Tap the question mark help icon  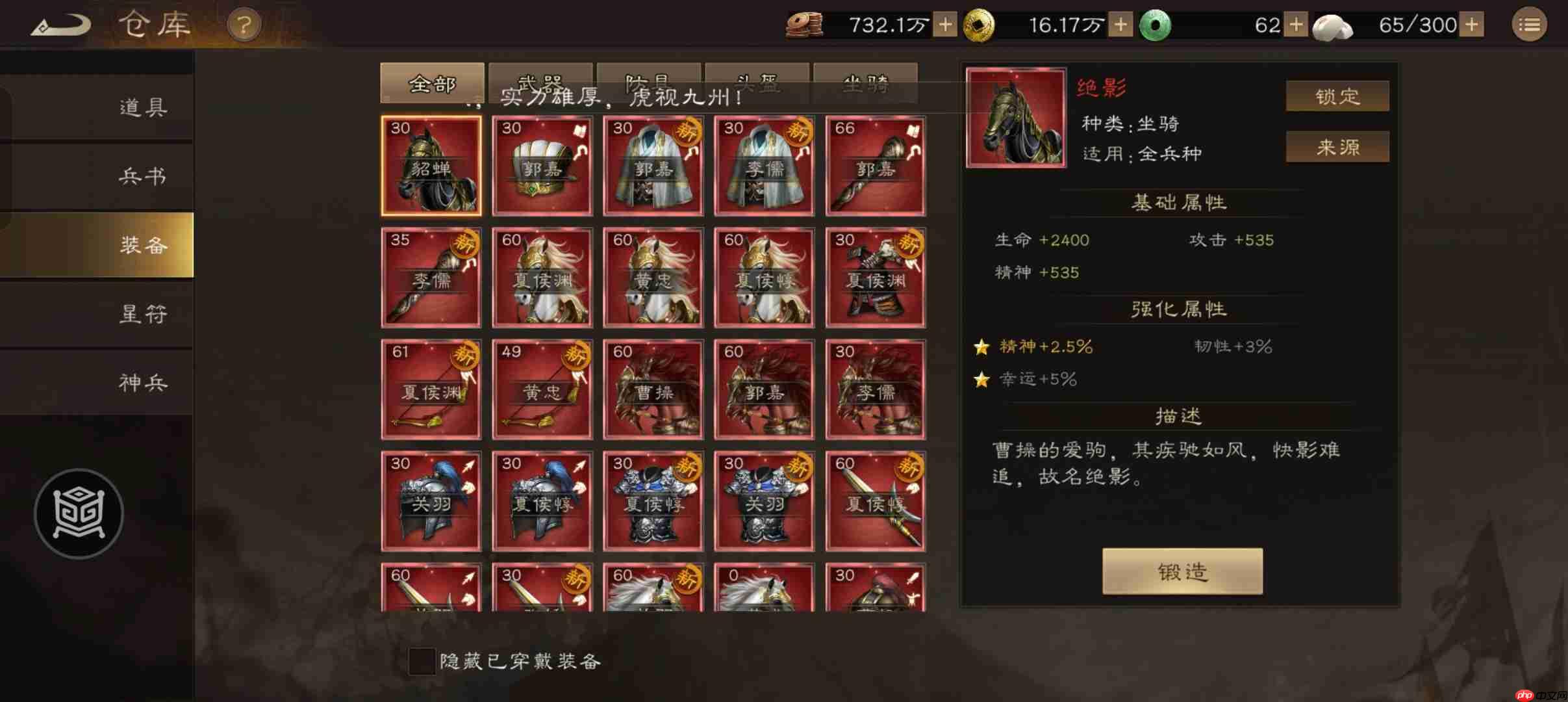[x=243, y=24]
